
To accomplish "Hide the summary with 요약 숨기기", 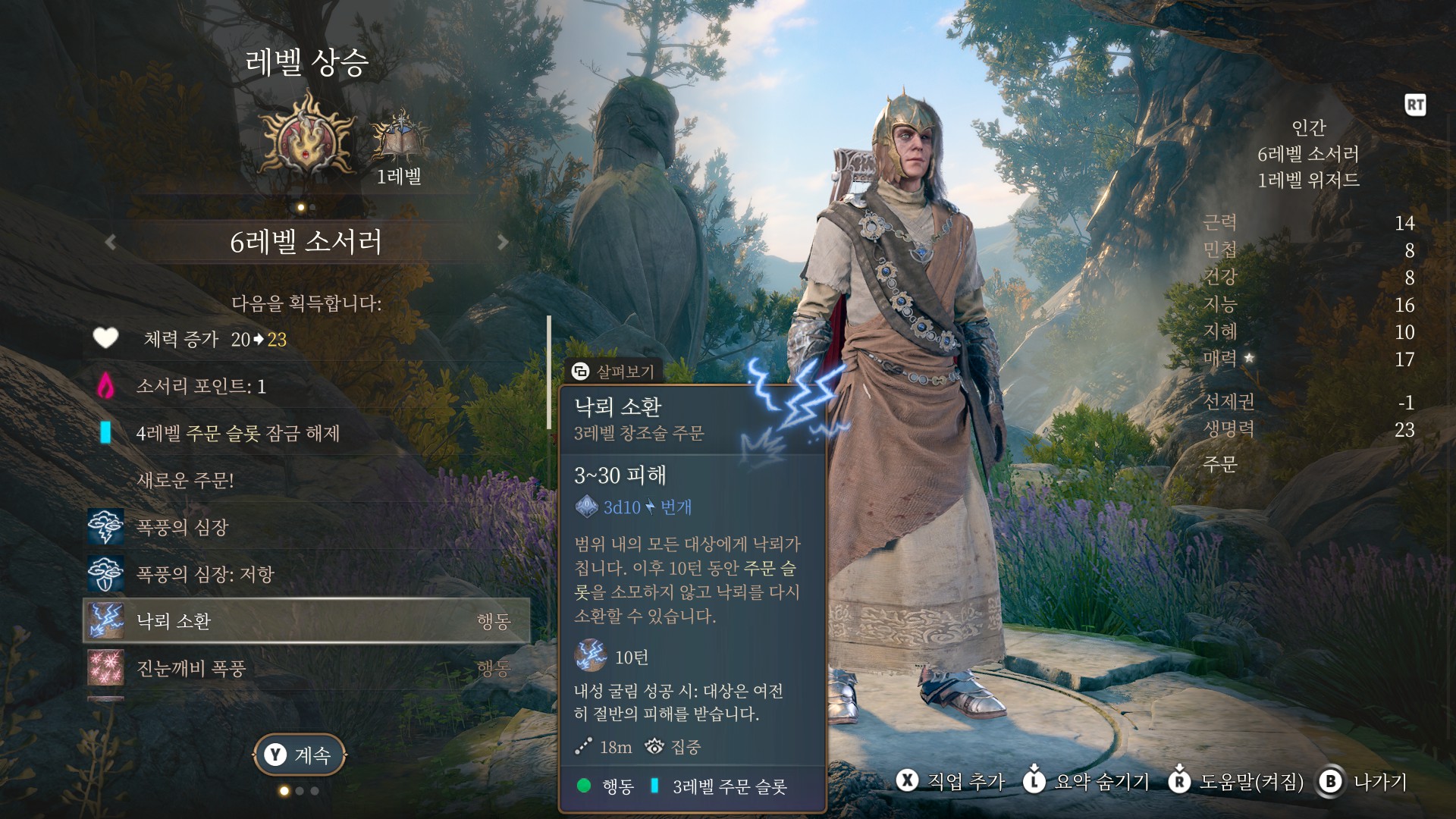I will tap(1086, 781).
